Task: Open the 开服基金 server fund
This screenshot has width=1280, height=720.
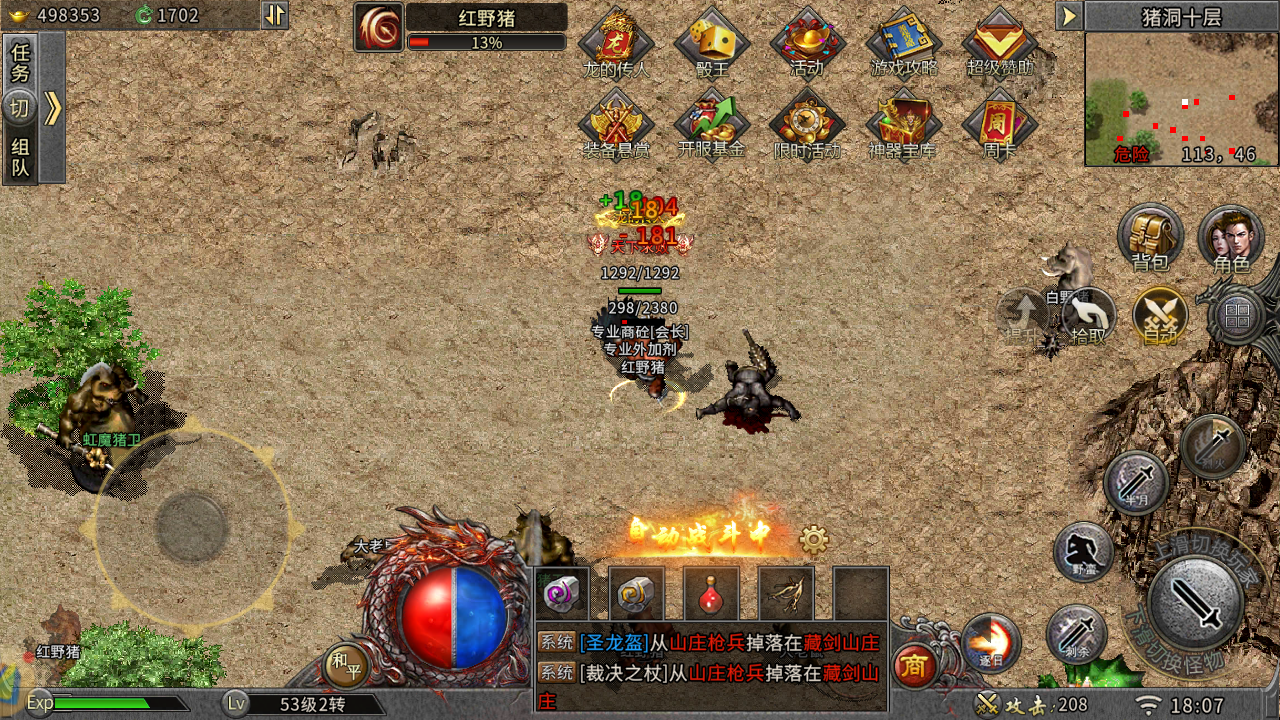Action: [x=712, y=125]
